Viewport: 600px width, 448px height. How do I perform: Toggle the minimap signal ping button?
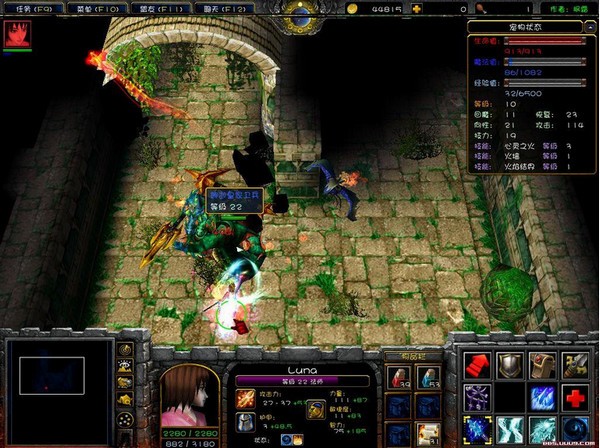(x=126, y=350)
